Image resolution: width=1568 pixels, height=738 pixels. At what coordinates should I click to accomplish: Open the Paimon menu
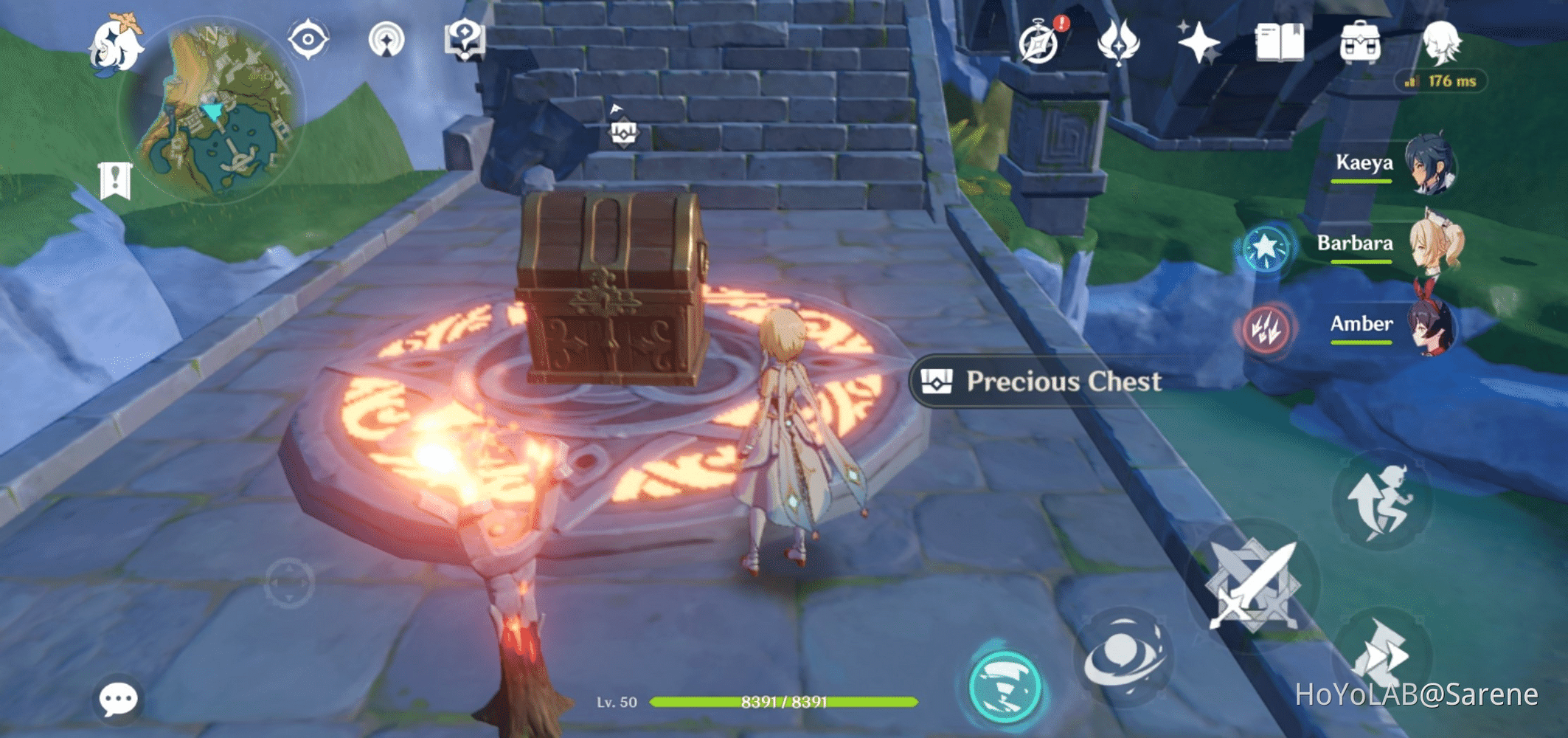coord(118,44)
